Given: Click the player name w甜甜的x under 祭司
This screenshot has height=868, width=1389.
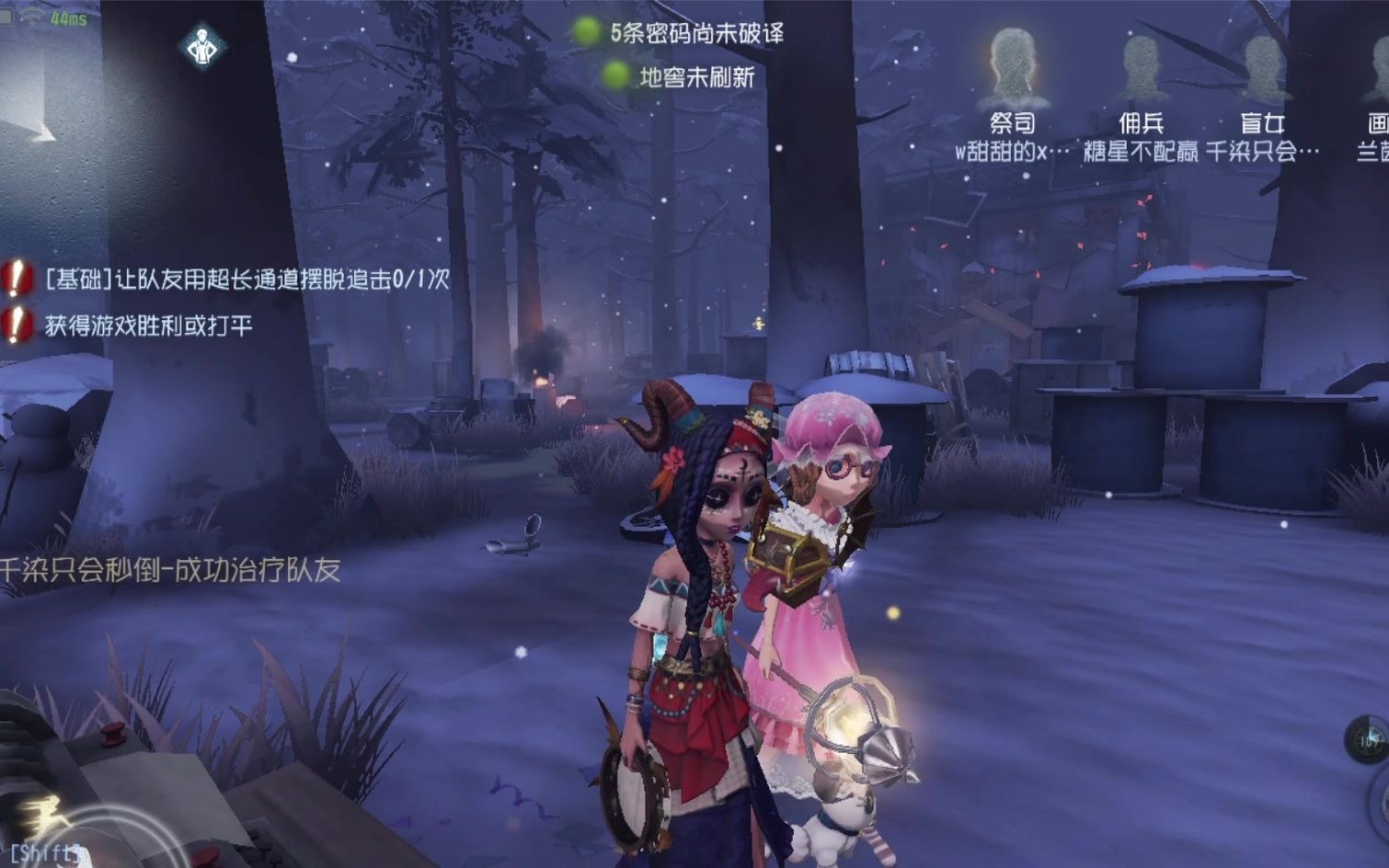Looking at the screenshot, I should coord(1016,148).
